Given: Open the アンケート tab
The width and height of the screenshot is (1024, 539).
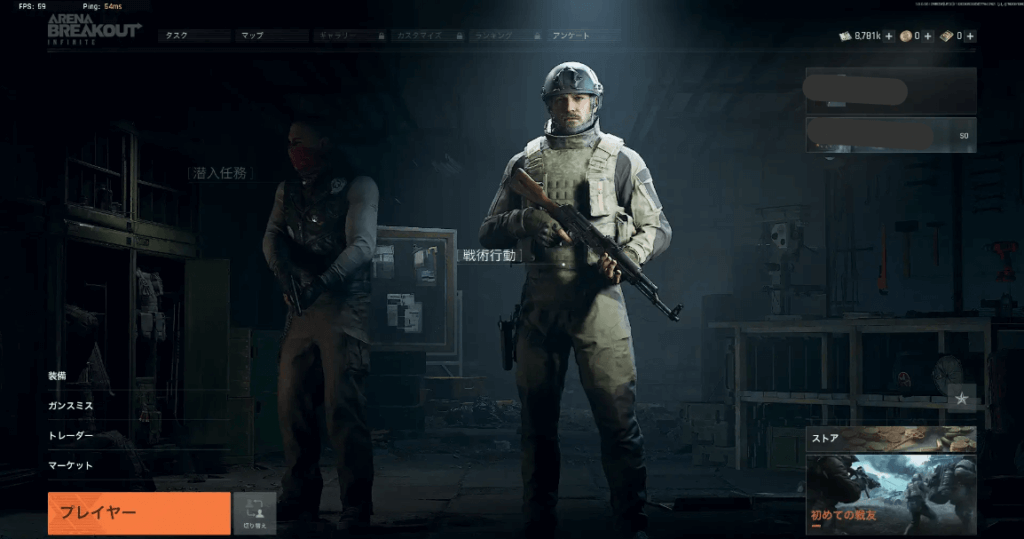Looking at the screenshot, I should tap(582, 36).
